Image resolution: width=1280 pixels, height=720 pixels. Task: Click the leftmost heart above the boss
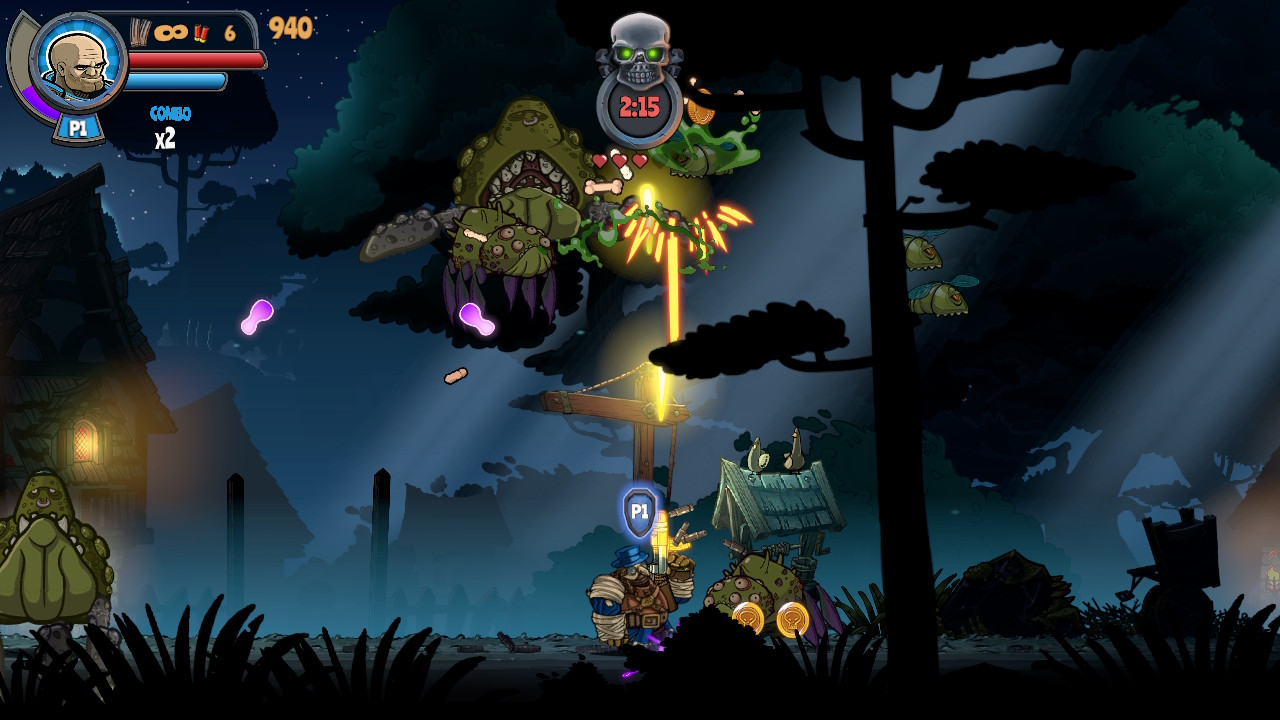[600, 160]
